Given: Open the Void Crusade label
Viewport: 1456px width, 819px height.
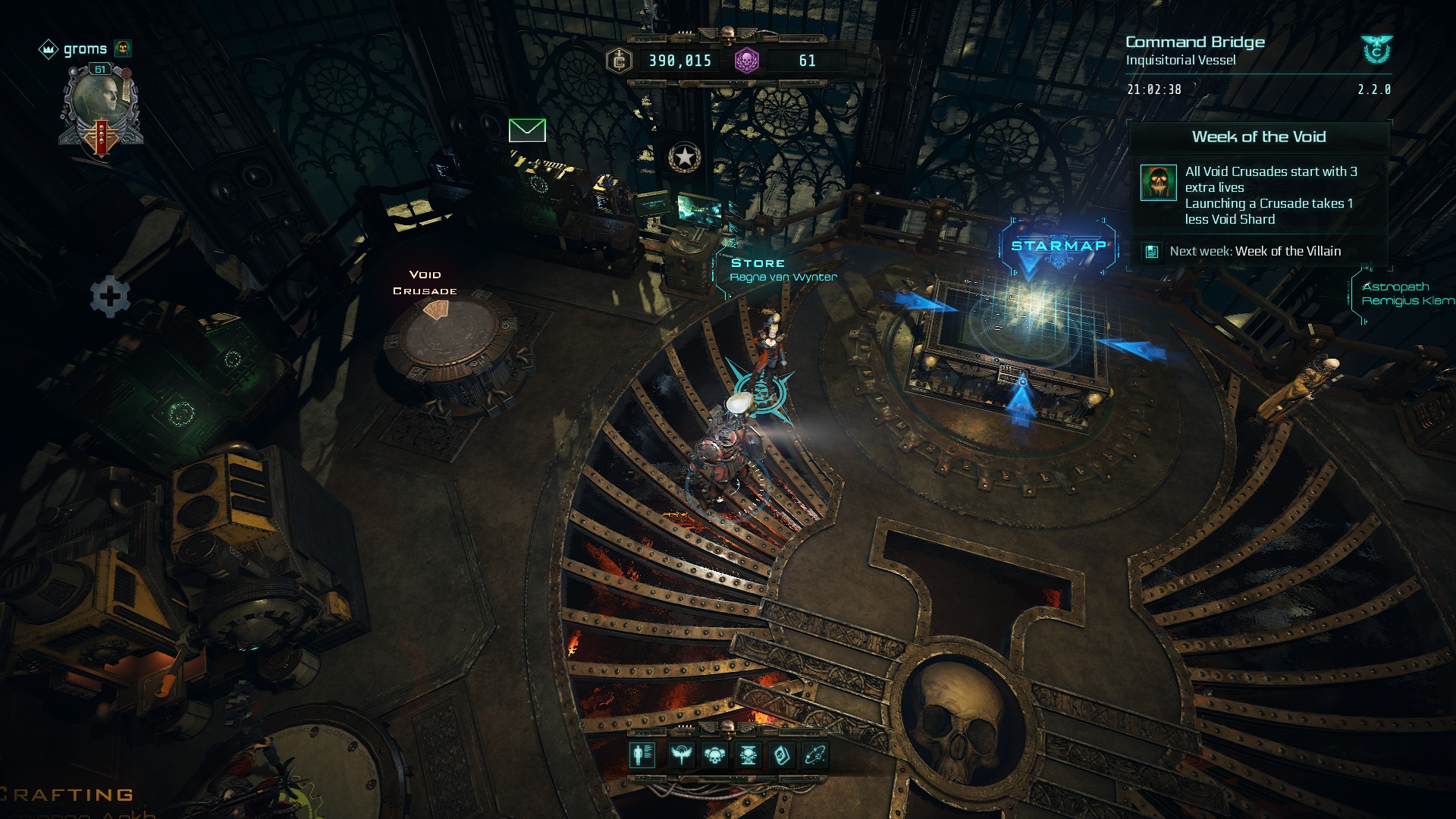Looking at the screenshot, I should click(x=425, y=282).
